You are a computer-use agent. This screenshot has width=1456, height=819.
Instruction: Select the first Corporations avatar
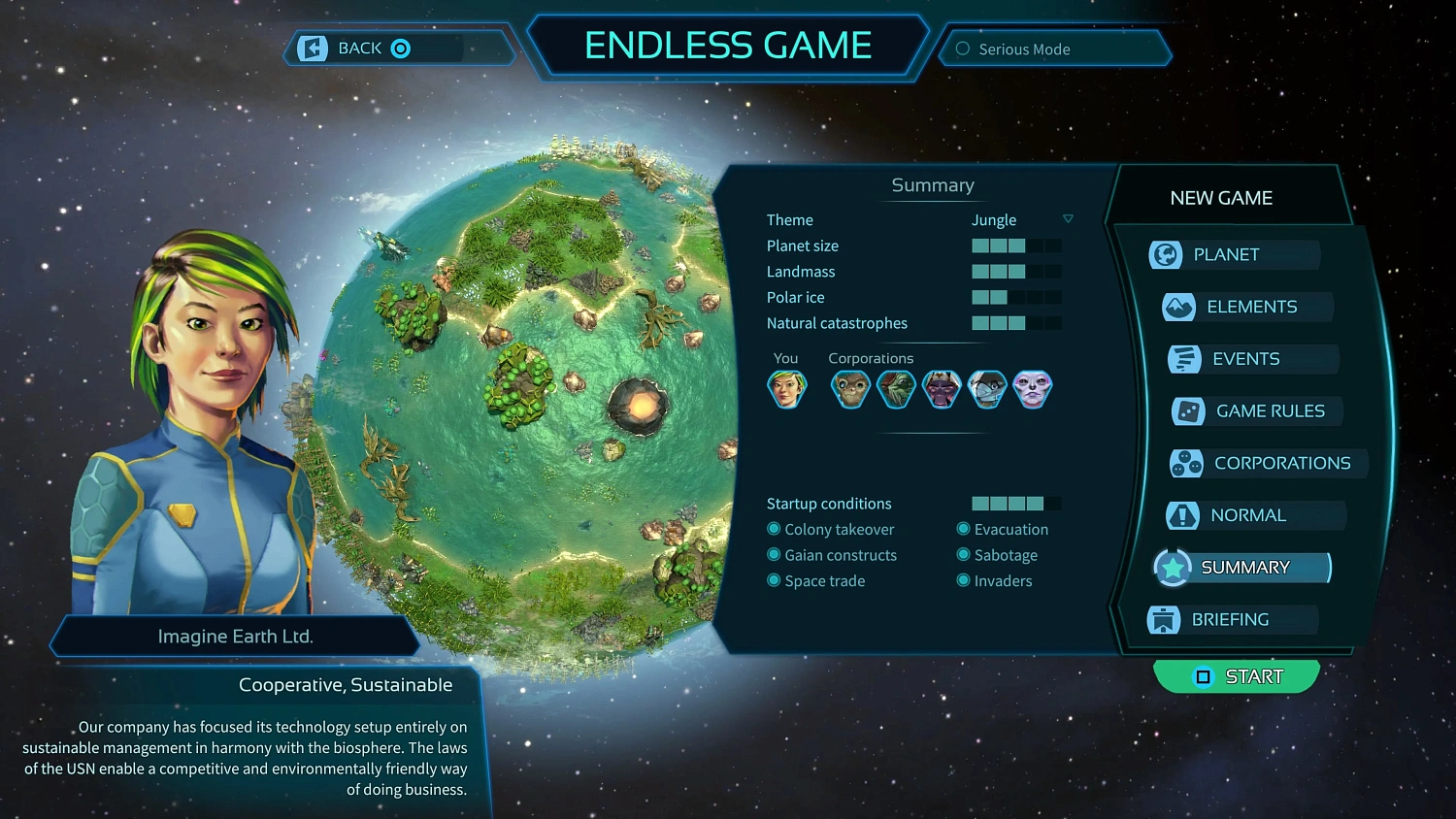coord(849,388)
